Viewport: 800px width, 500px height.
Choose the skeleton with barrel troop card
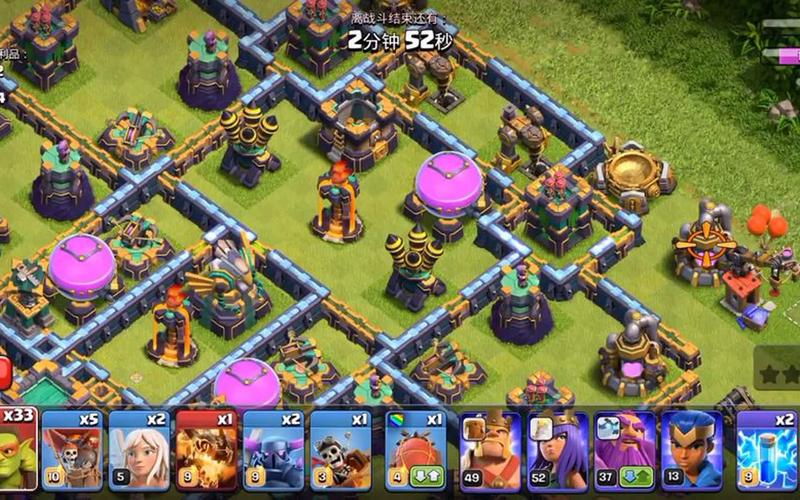click(x=340, y=450)
